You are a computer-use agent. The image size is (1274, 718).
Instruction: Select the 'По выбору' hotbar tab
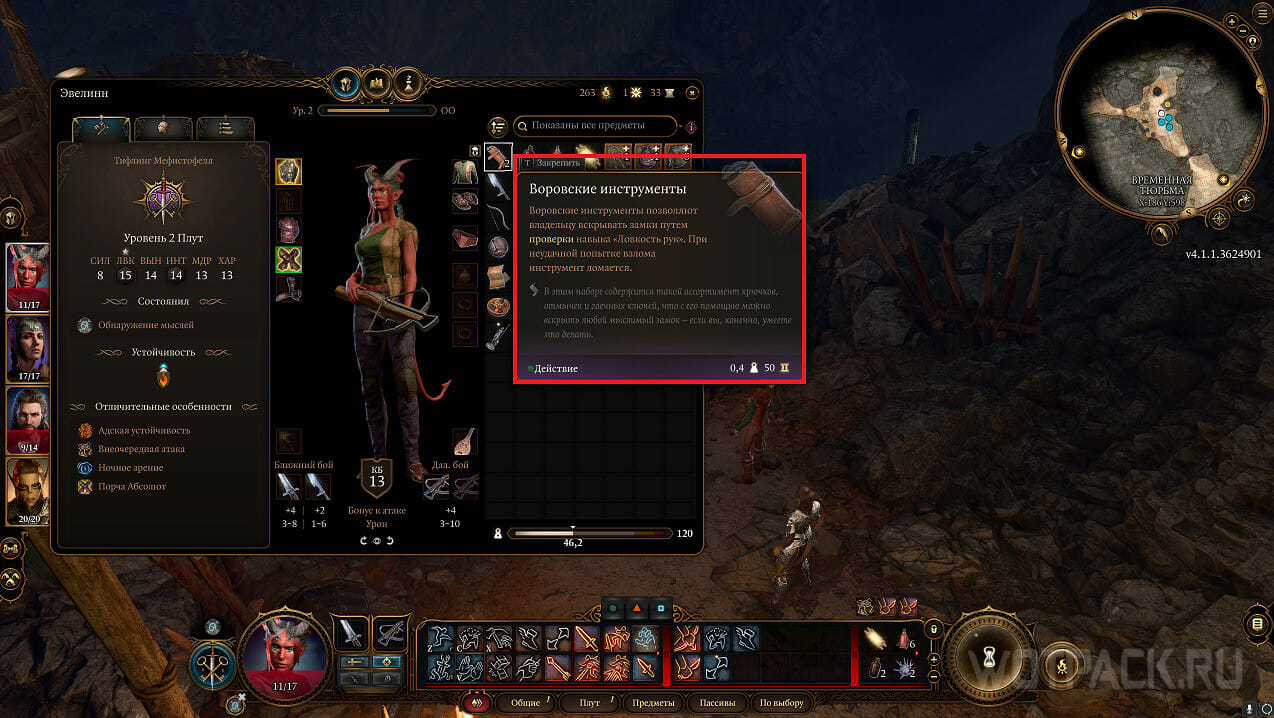pos(781,703)
